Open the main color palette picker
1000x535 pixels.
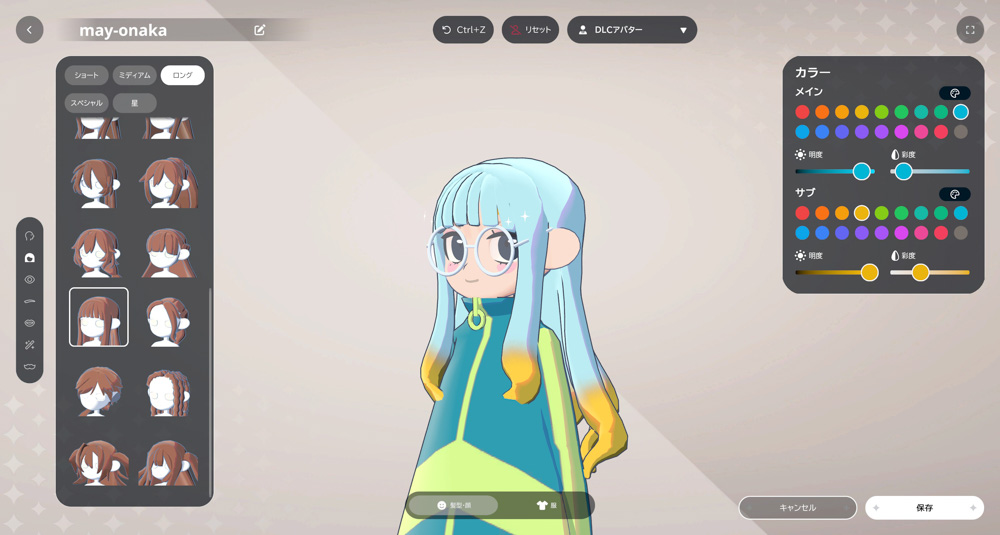954,93
